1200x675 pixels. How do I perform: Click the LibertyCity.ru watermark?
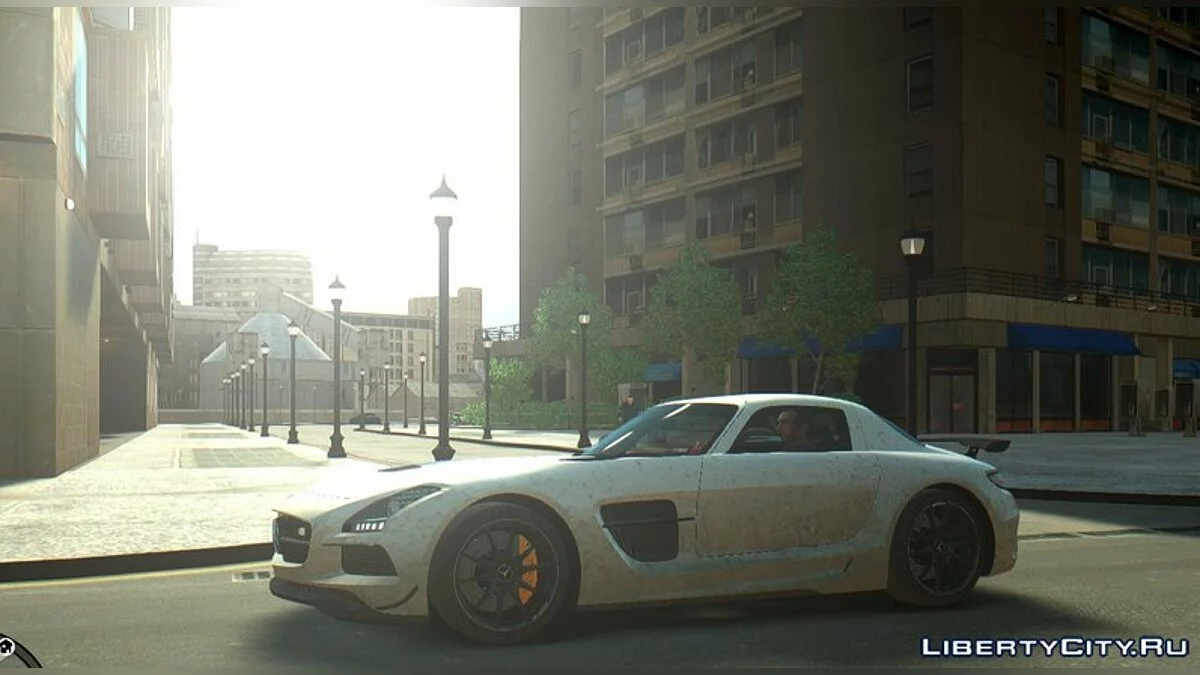pos(1054,647)
